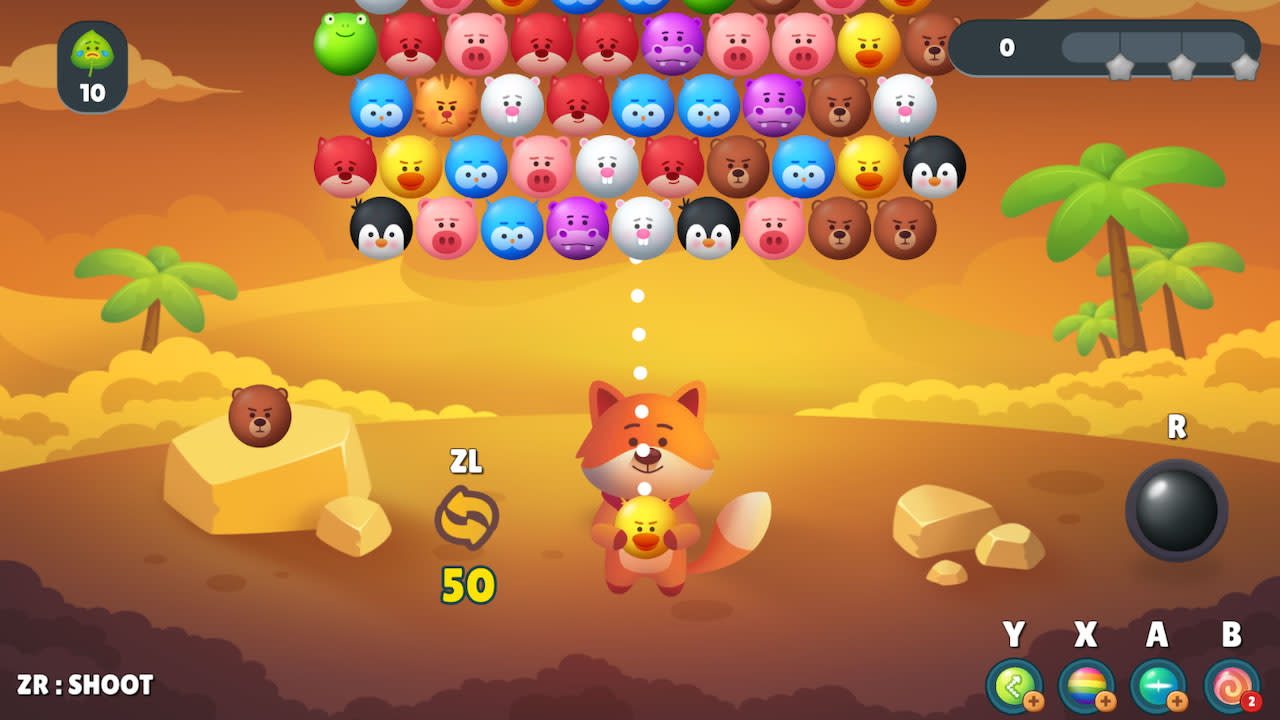Open the score display showing 0
The width and height of the screenshot is (1280, 720).
pos(1006,48)
